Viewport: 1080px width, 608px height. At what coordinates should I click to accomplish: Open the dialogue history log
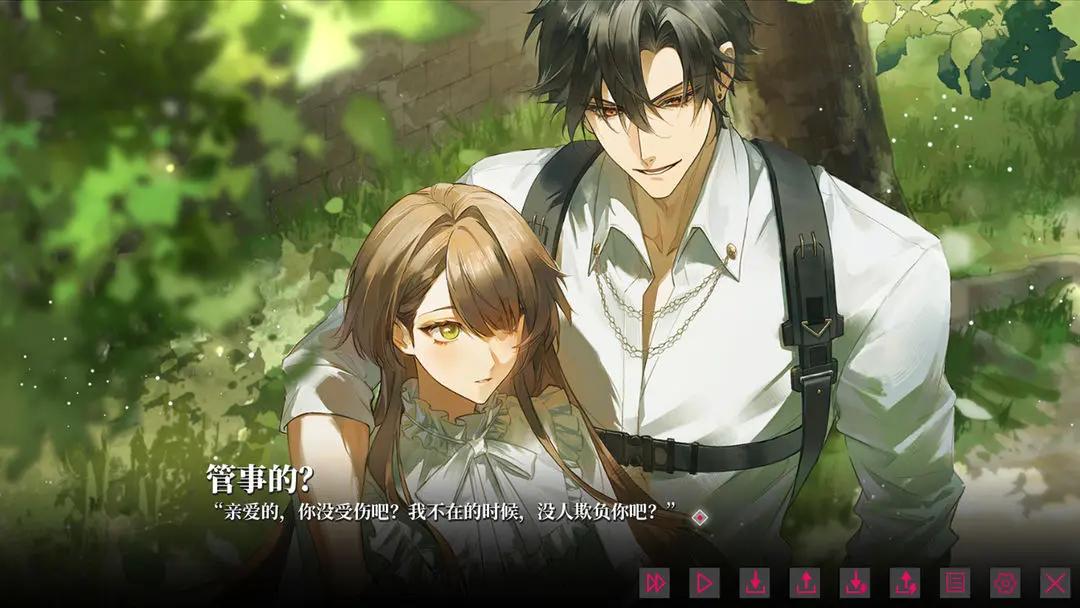tap(955, 582)
